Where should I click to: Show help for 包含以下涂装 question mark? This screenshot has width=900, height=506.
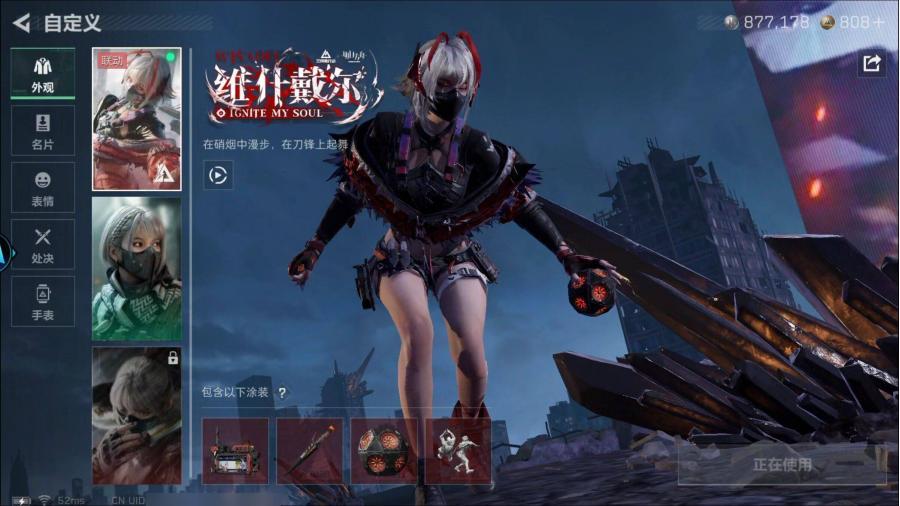(x=282, y=393)
